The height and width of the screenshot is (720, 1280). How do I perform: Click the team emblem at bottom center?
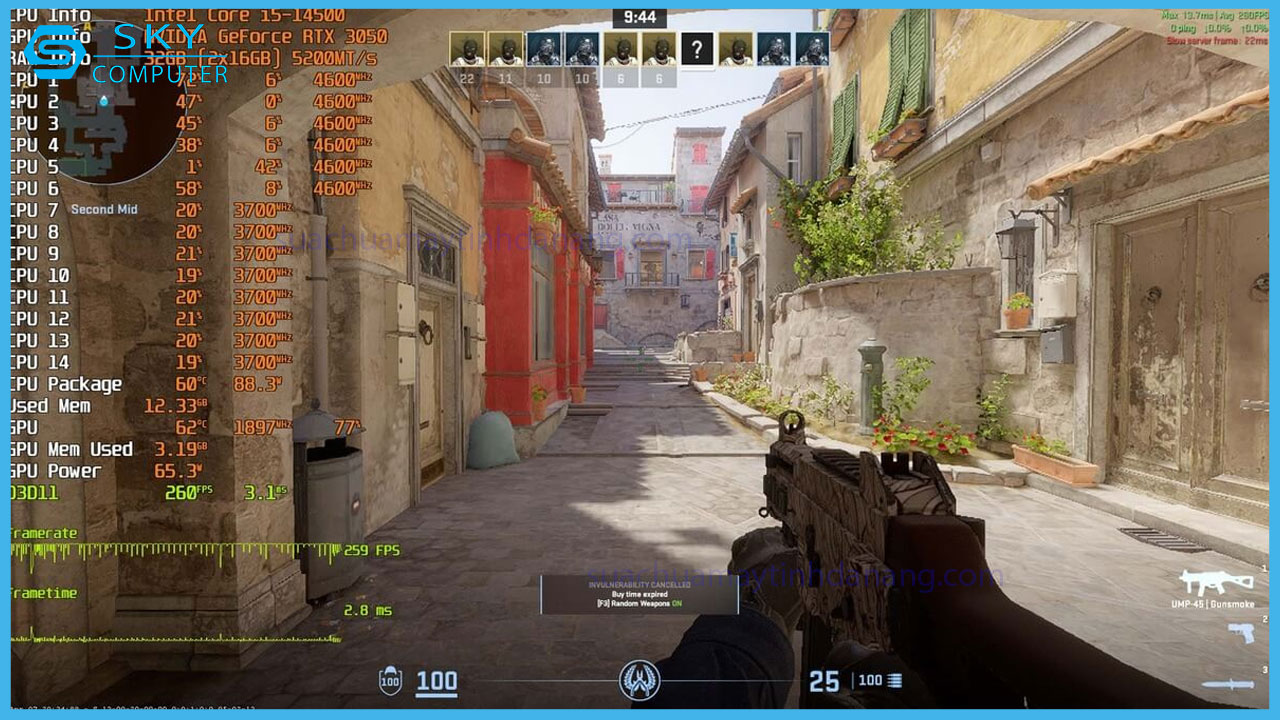point(639,681)
